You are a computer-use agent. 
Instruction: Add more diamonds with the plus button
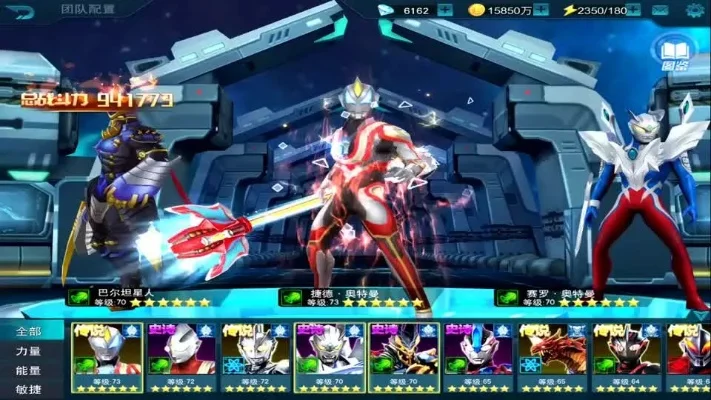click(x=445, y=10)
